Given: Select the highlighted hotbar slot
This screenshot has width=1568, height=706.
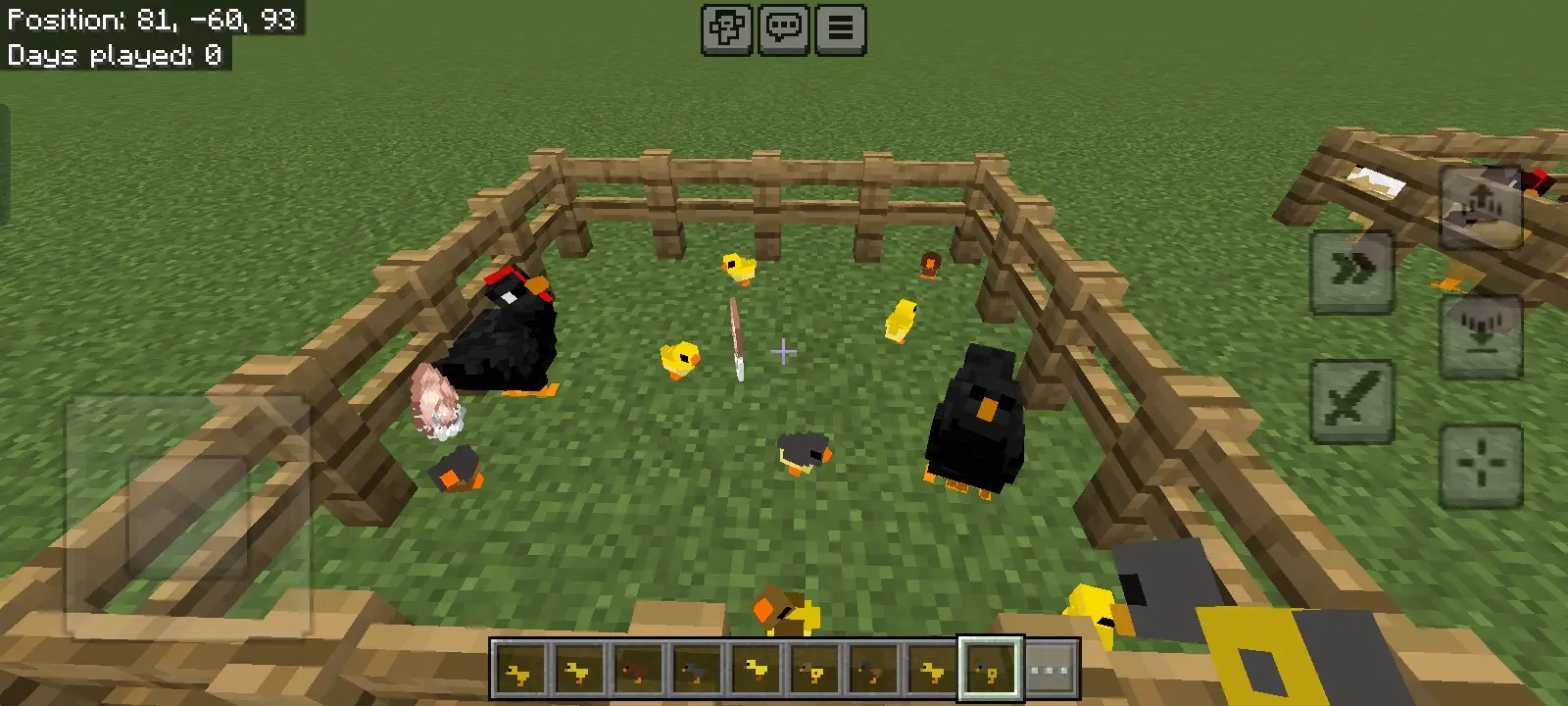Looking at the screenshot, I should [x=990, y=672].
